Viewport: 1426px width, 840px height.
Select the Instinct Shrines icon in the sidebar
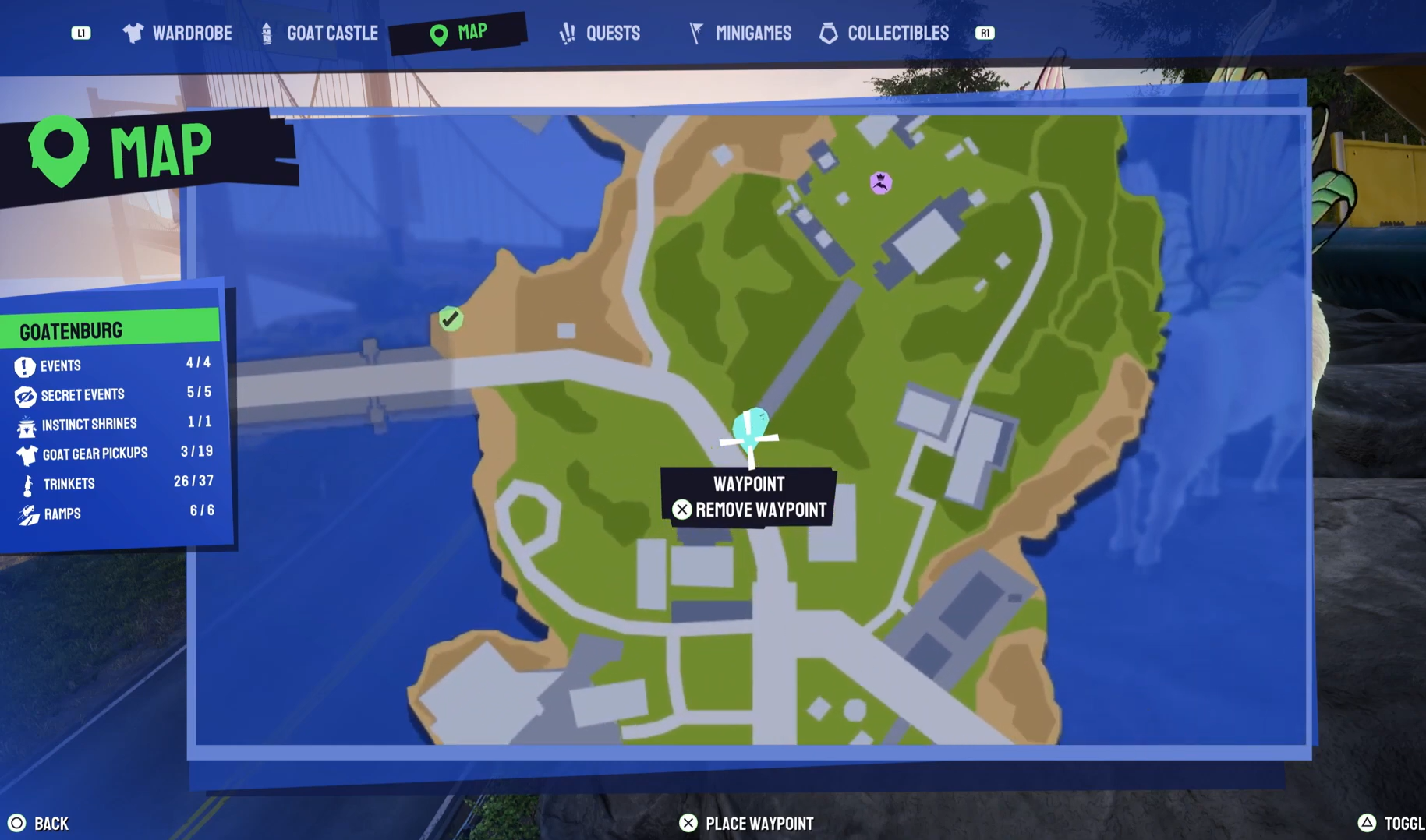26,425
